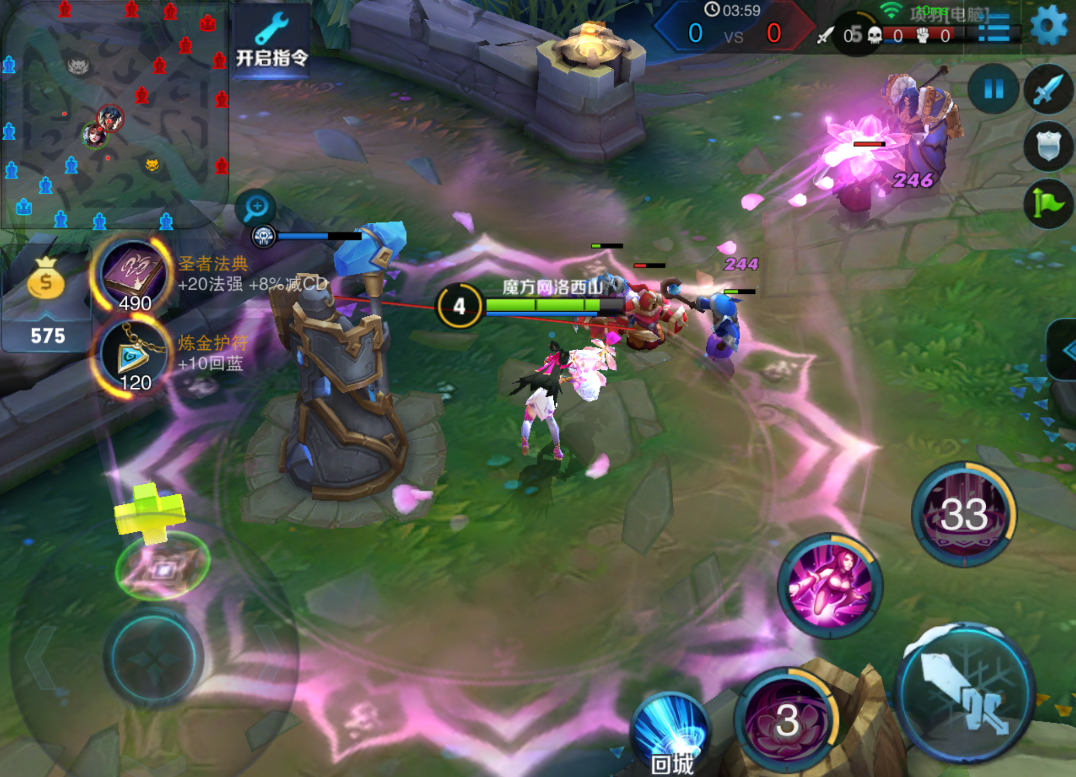The width and height of the screenshot is (1076, 777).
Task: Send the shield defend signal
Action: point(1047,147)
